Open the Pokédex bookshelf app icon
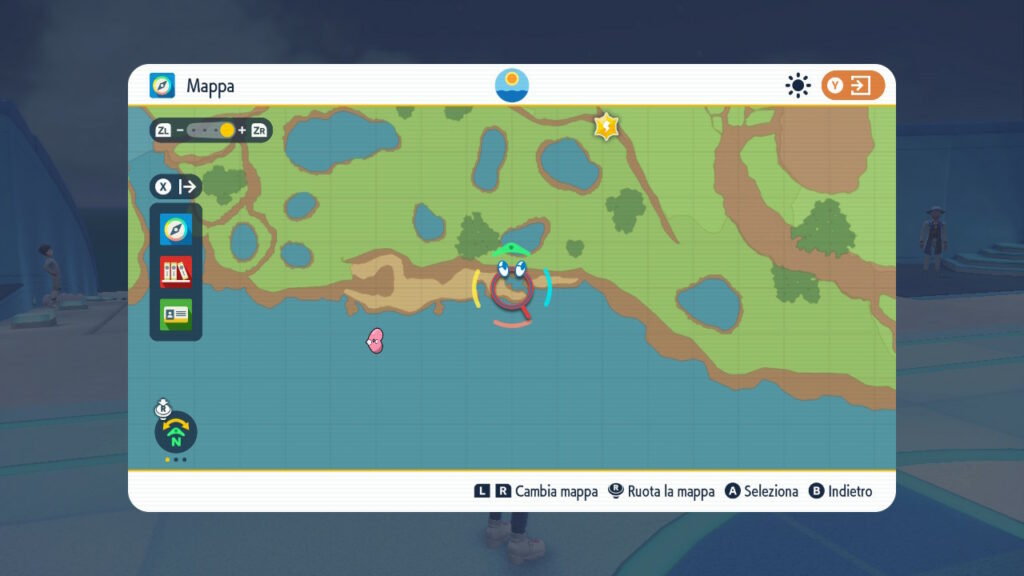1024x576 pixels. point(176,272)
